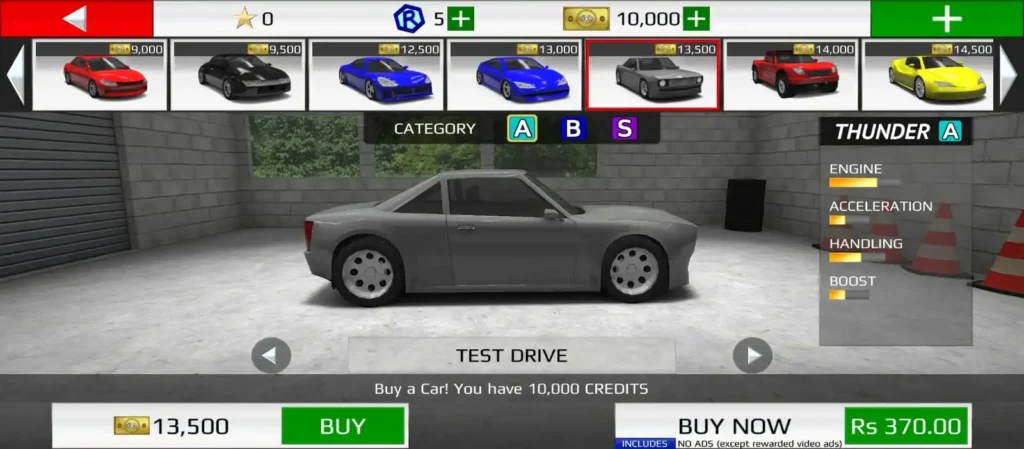Tap the large green plus button
This screenshot has width=1024, height=449.
[946, 18]
